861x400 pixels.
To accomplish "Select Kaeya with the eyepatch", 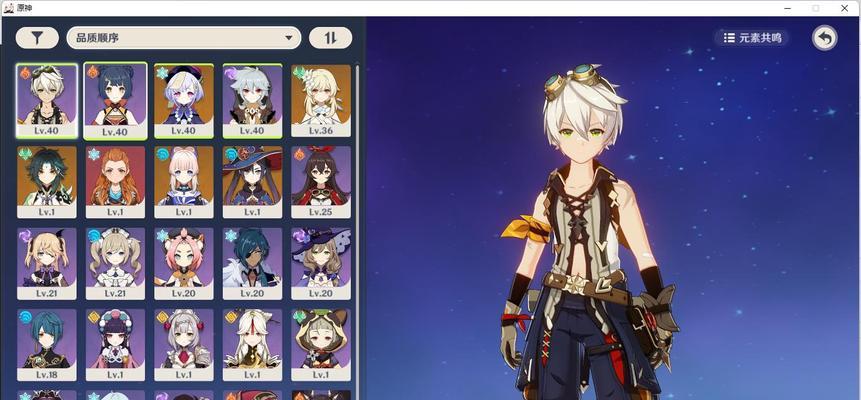I will [x=252, y=262].
